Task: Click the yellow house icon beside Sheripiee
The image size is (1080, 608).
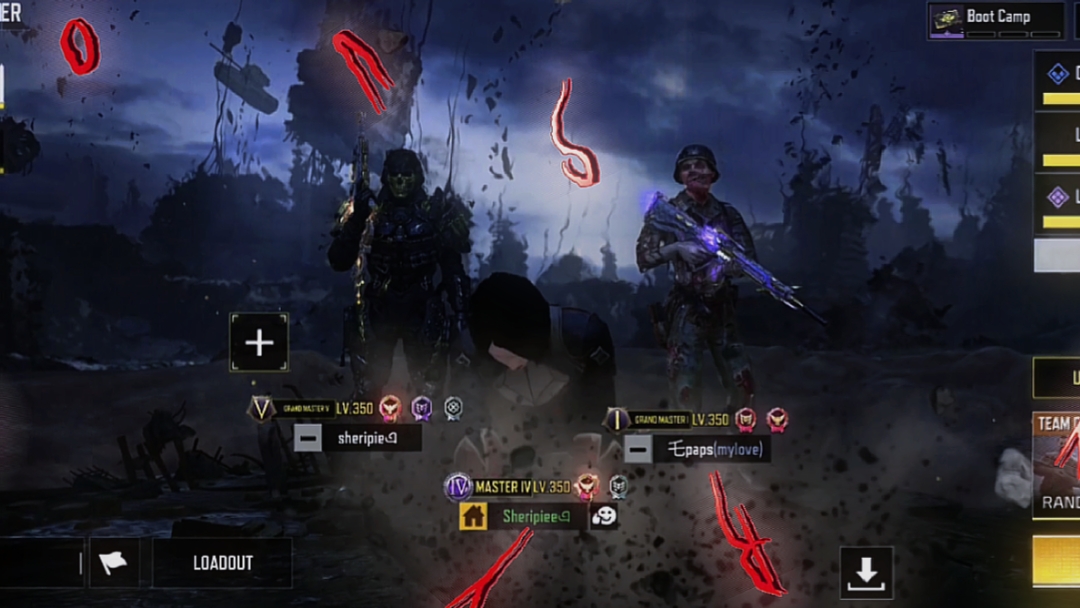Action: point(473,516)
